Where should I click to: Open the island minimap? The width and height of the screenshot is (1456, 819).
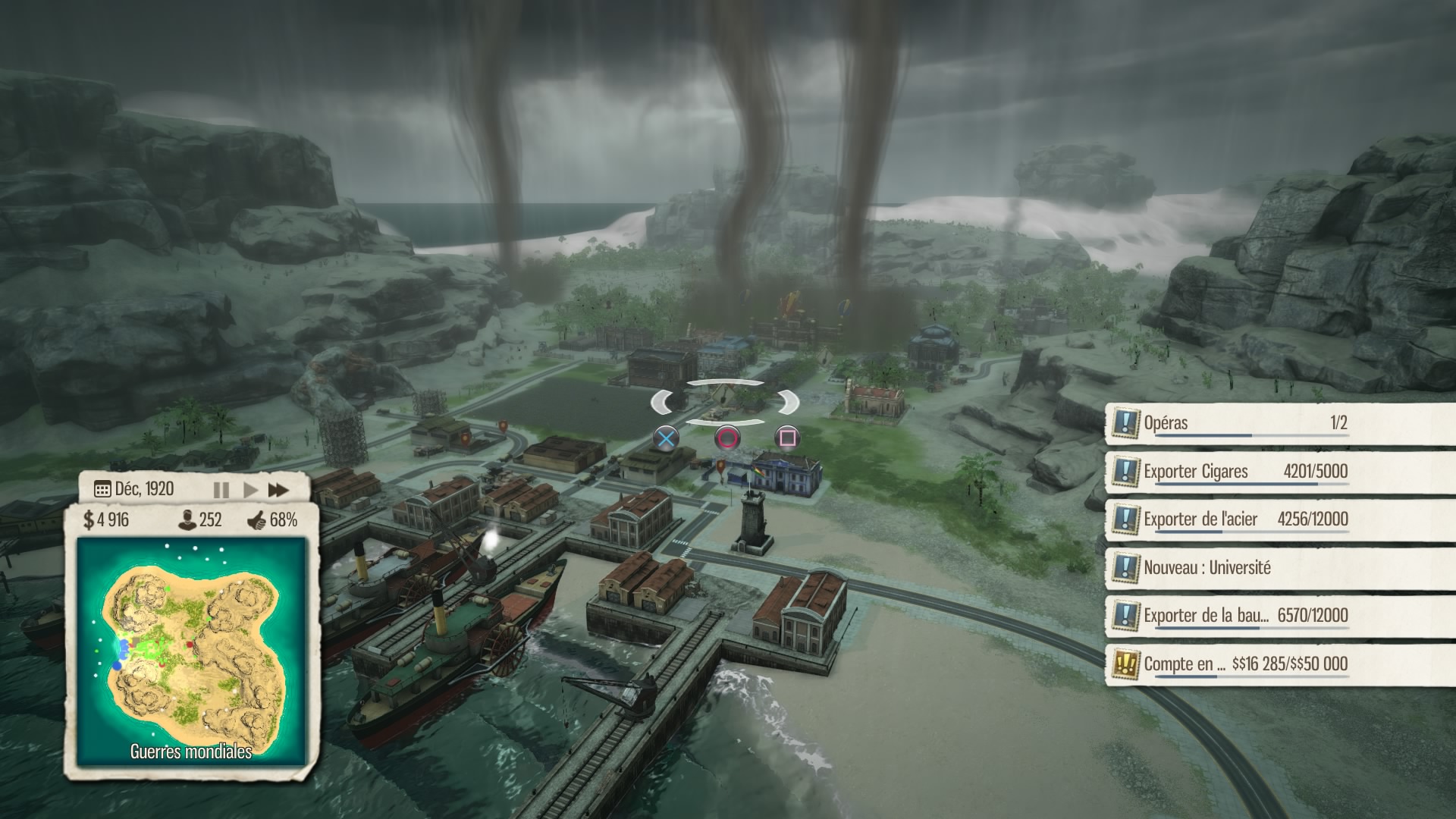191,651
